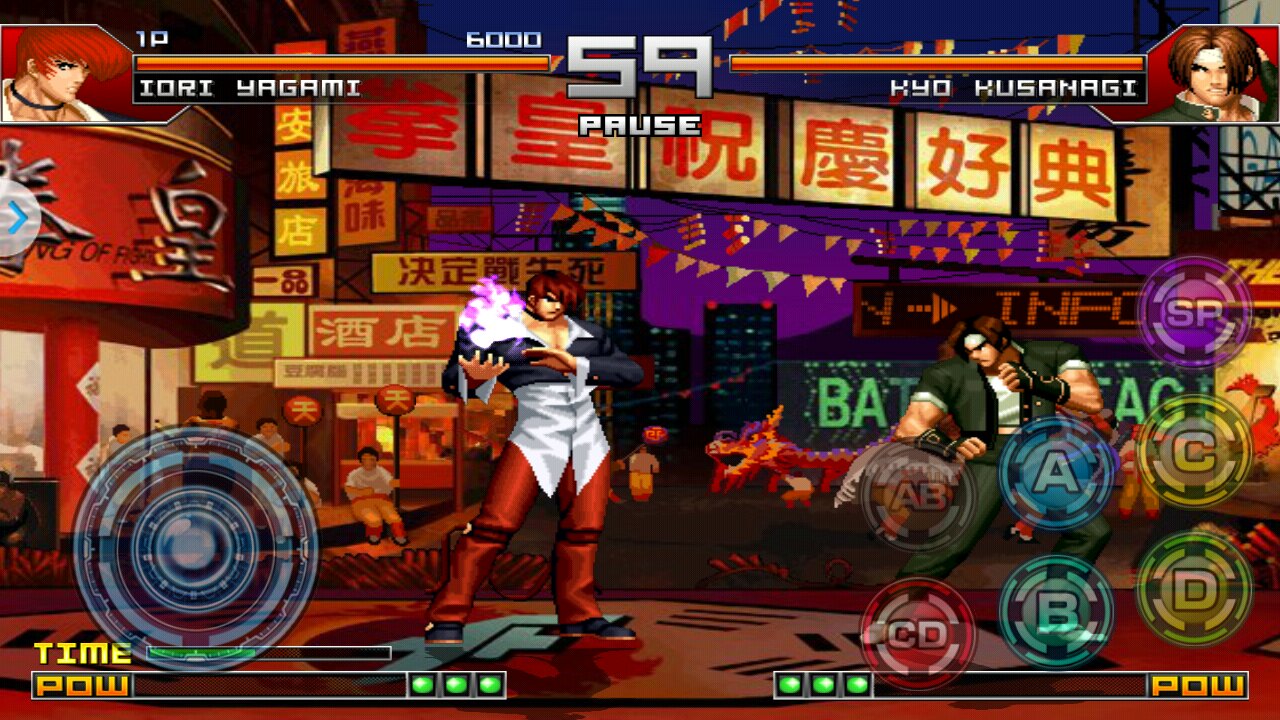Tap the teal B attack button
Screen dimensions: 1280x720
[x=1056, y=610]
